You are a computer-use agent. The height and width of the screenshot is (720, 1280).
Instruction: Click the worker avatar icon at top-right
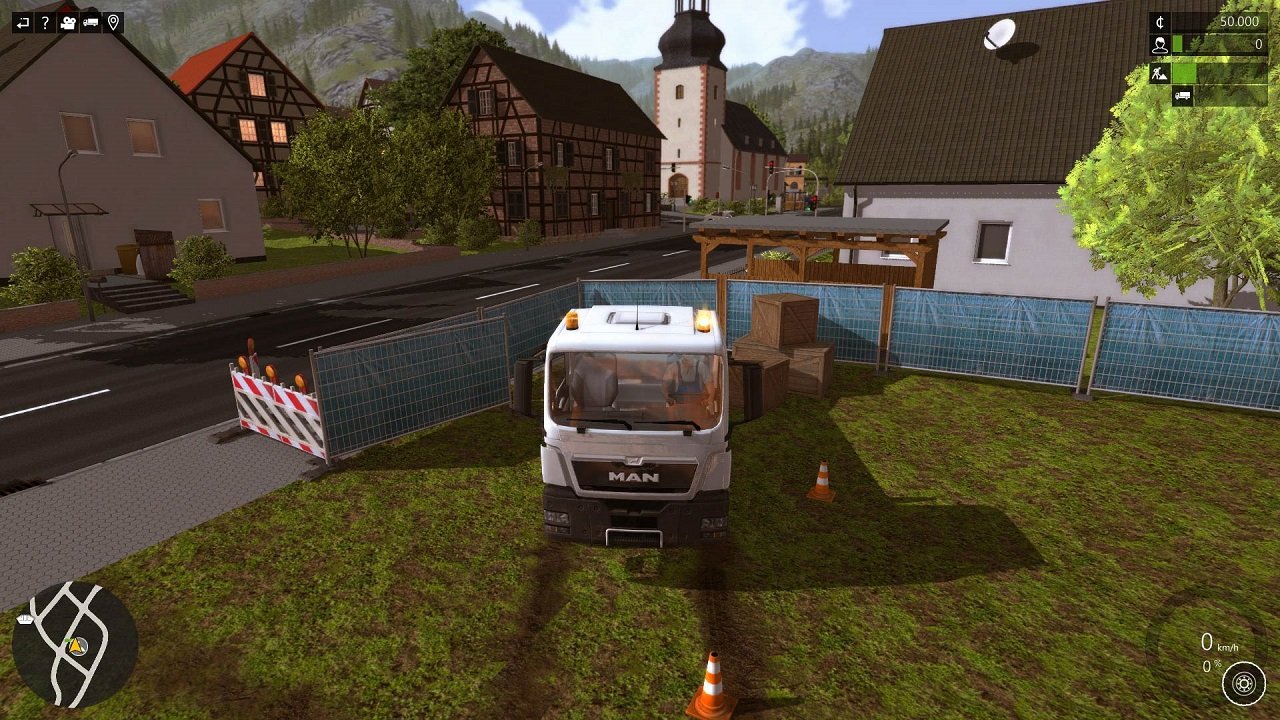[1160, 44]
